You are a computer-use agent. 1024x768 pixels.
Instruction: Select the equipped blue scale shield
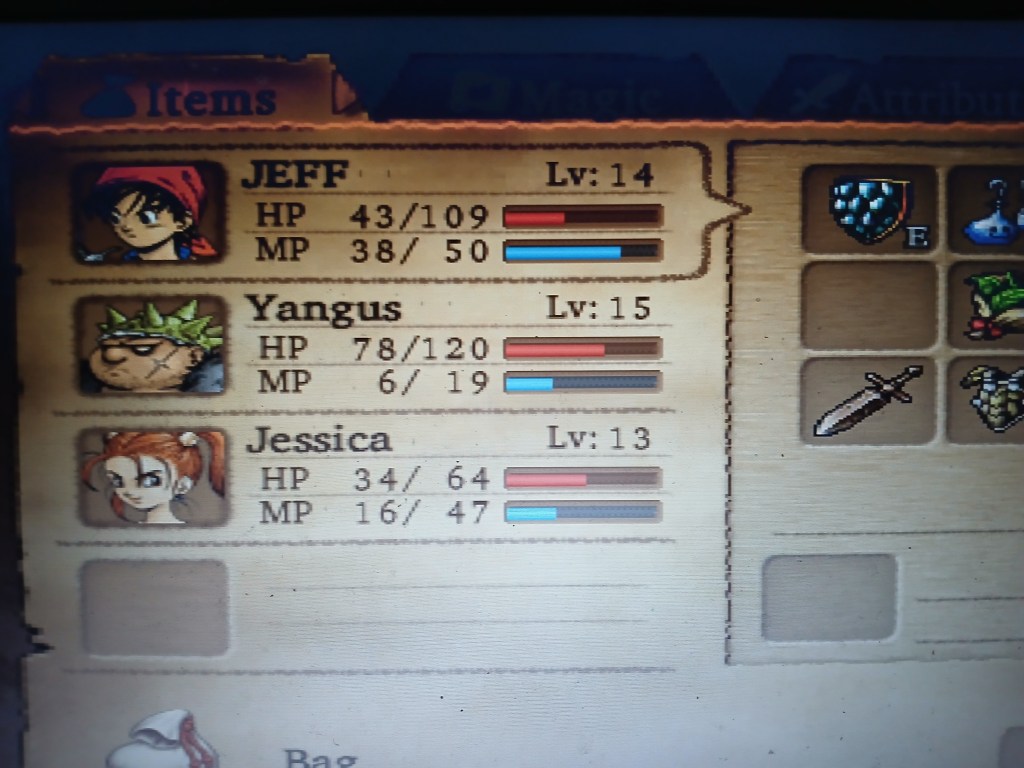868,208
